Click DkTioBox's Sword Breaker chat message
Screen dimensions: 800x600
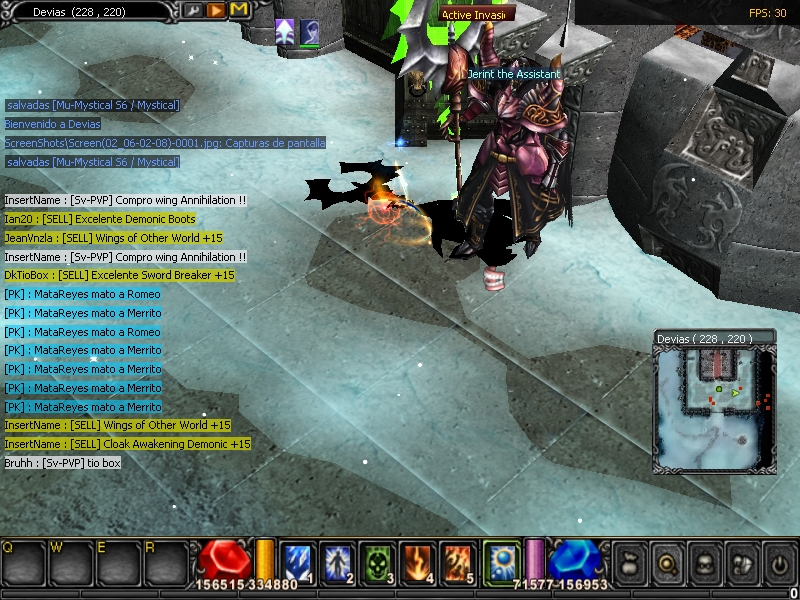tap(119, 275)
